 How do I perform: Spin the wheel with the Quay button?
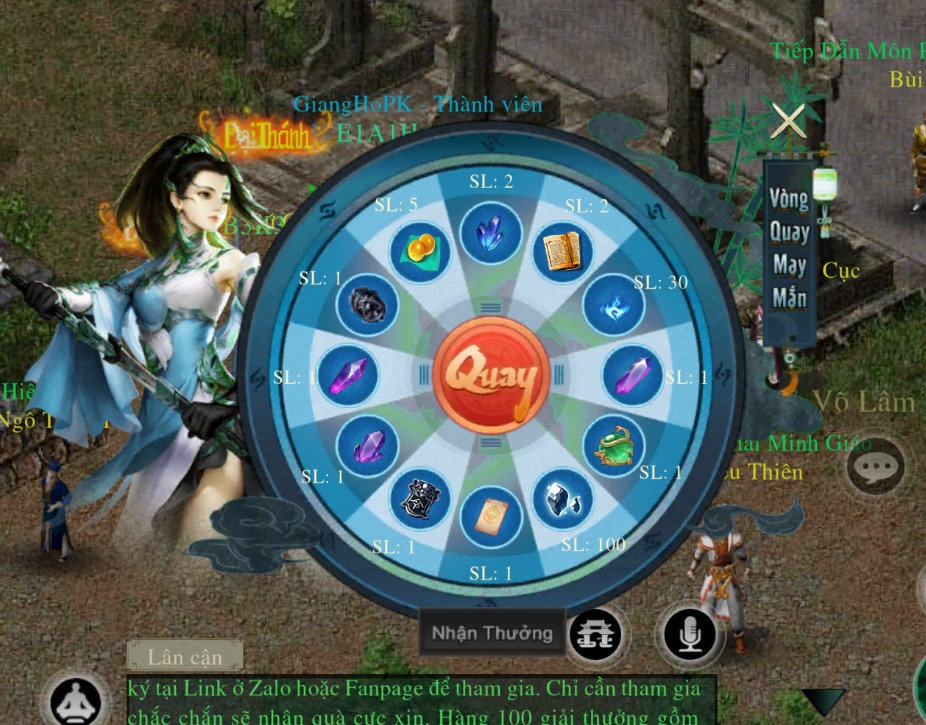click(x=491, y=377)
